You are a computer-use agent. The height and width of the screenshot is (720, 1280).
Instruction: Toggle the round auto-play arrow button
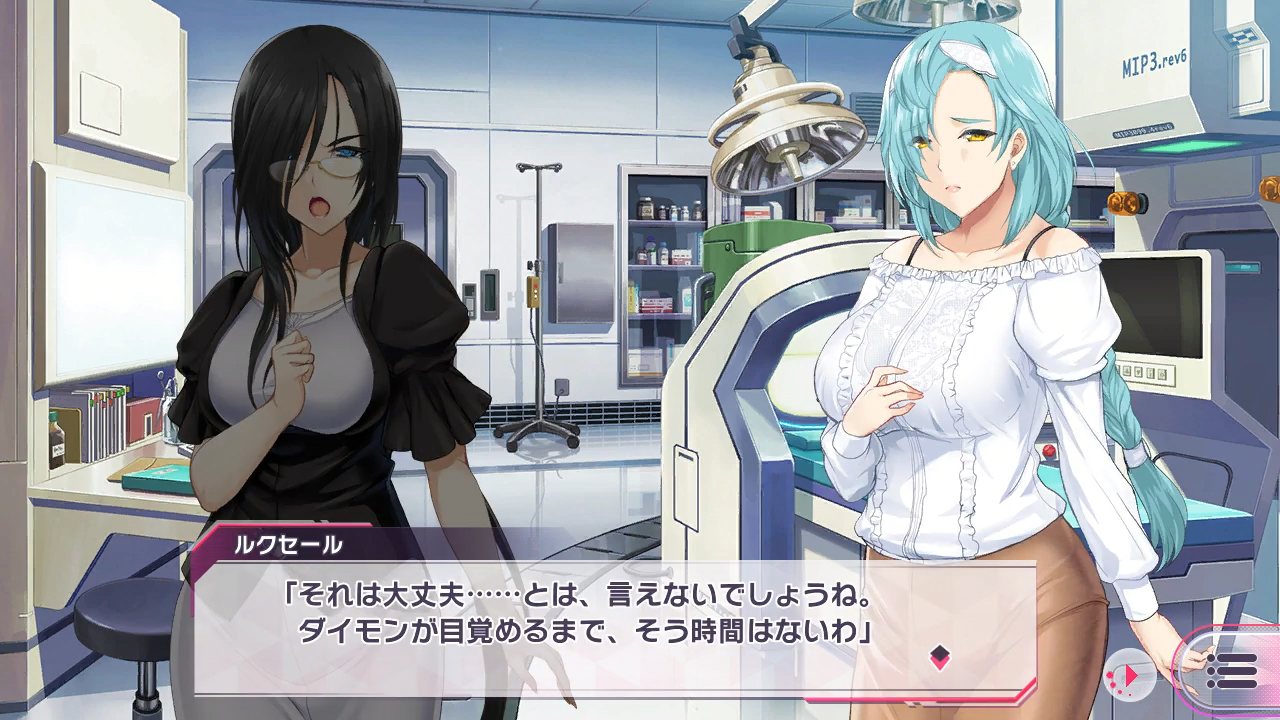[x=1130, y=675]
